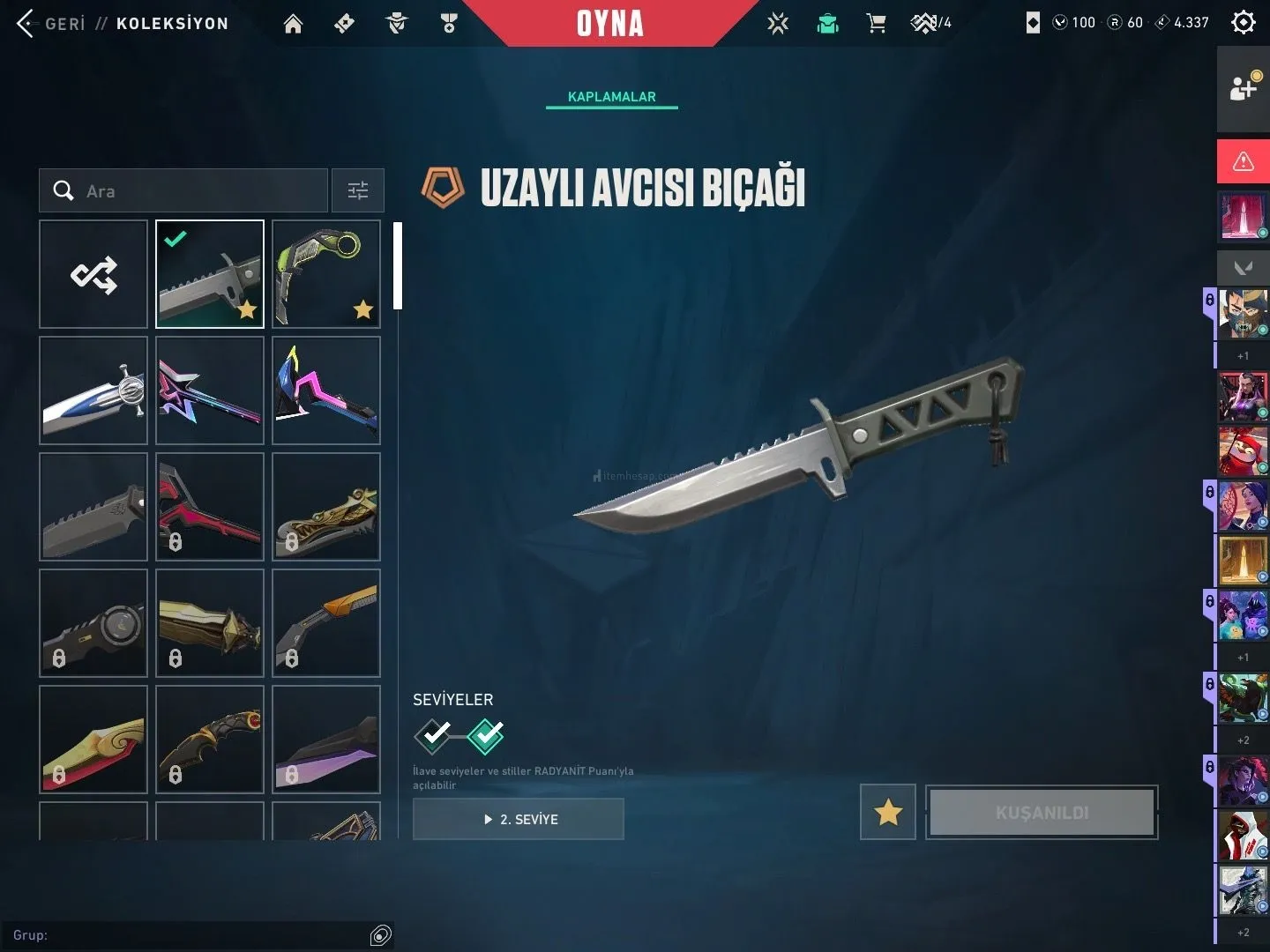Choose the green karambit knife skin
1270x952 pixels.
click(326, 274)
